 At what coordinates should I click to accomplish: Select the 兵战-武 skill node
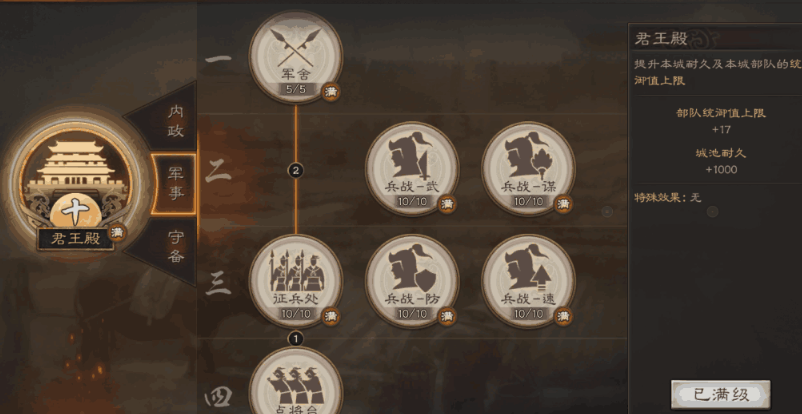coord(412,168)
